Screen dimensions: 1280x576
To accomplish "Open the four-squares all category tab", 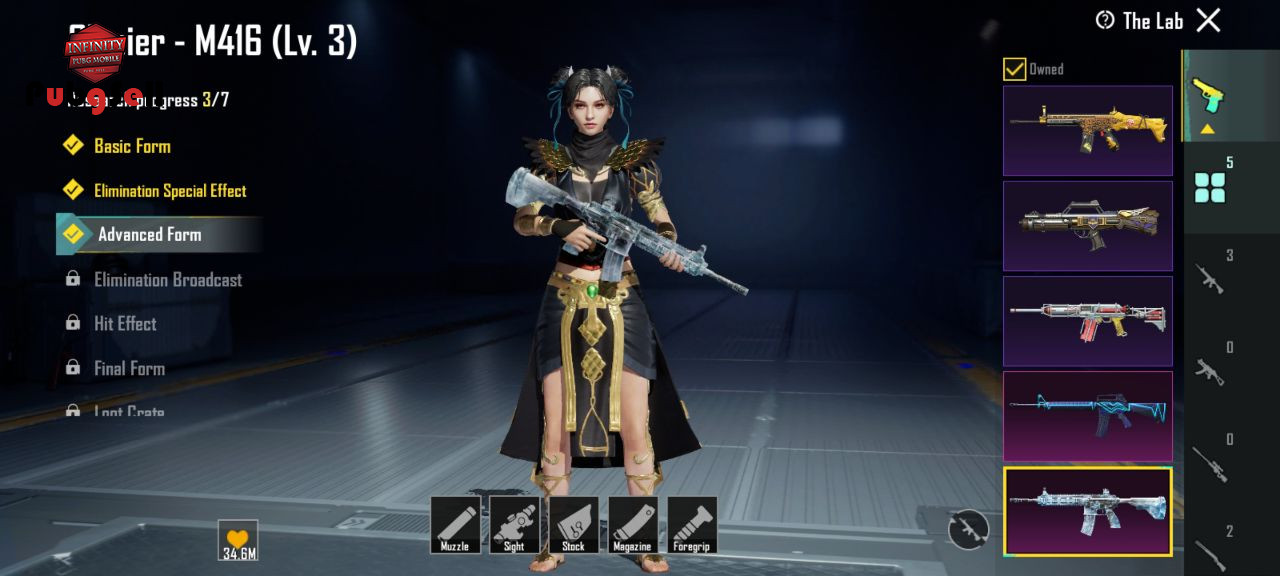I will coord(1210,186).
